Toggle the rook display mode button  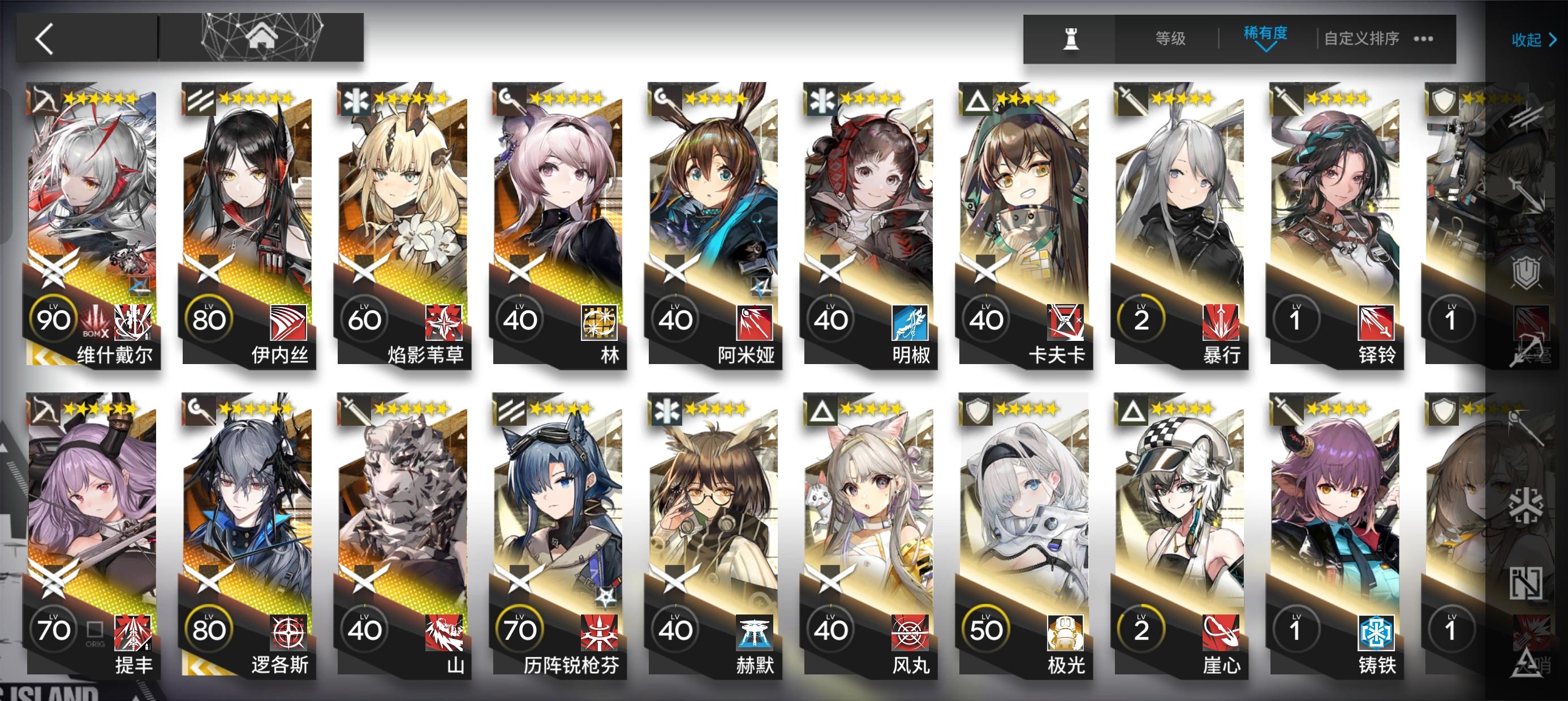(1072, 39)
